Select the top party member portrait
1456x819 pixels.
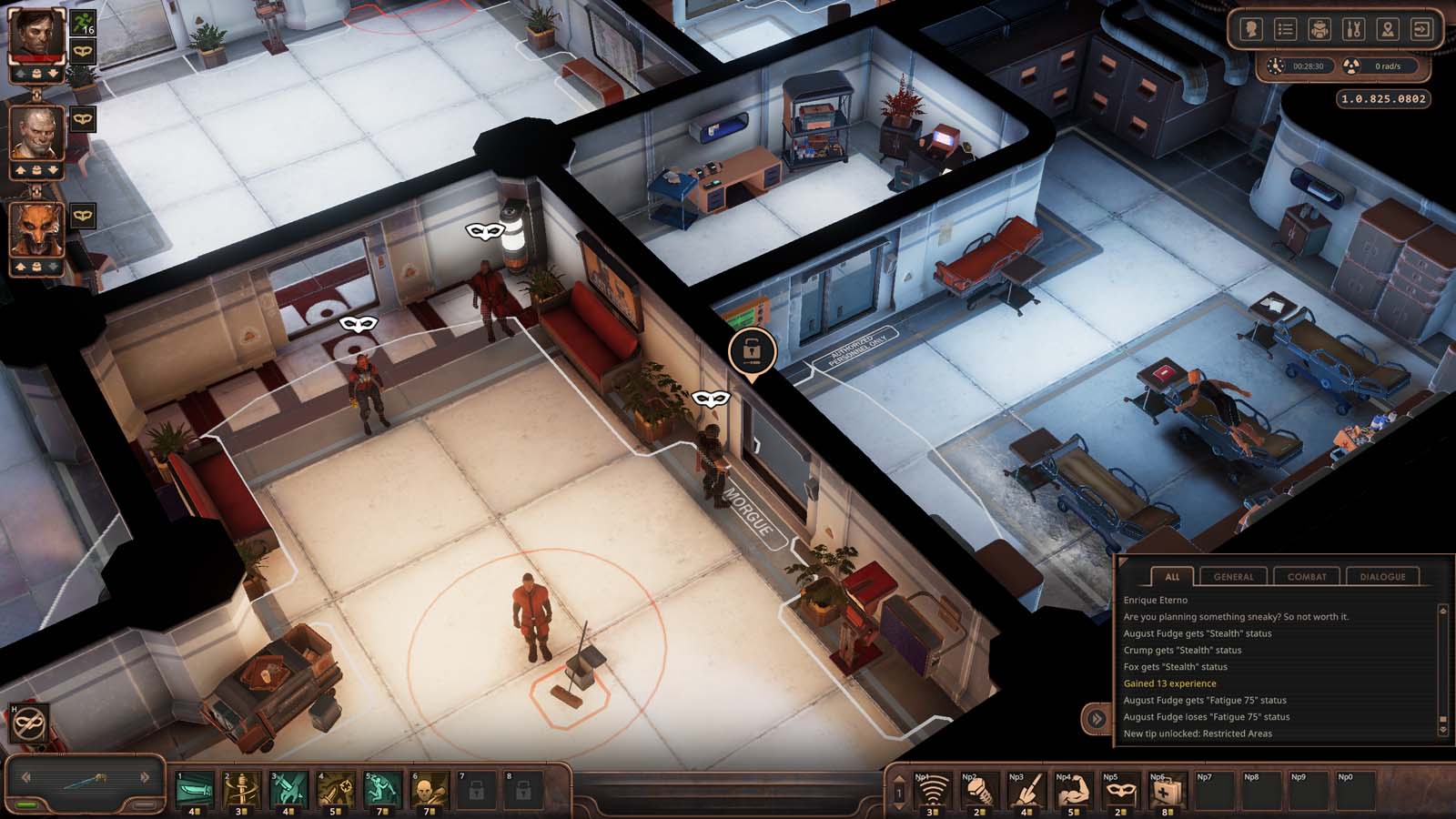[x=37, y=35]
